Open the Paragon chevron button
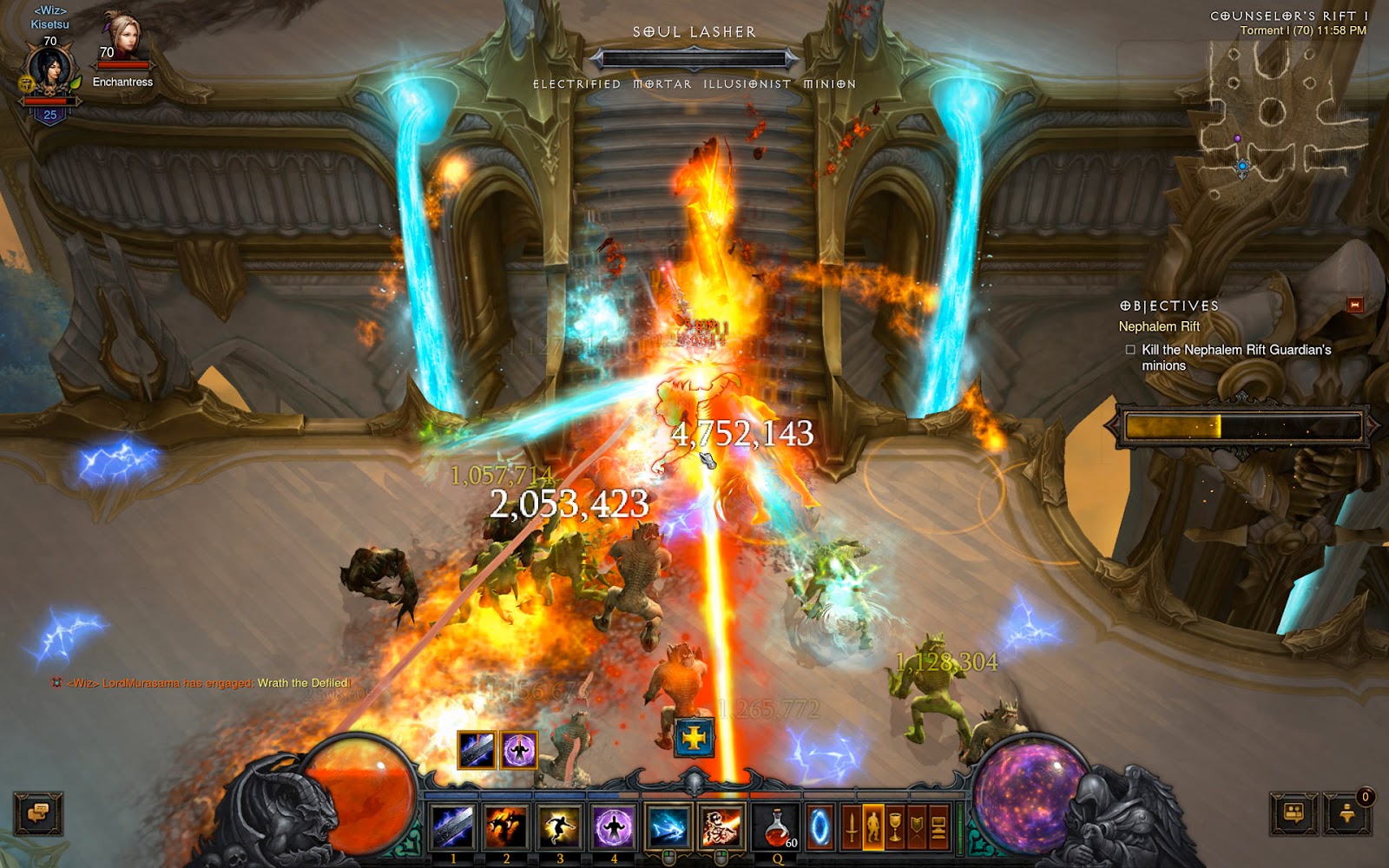The image size is (1389, 868). (x=917, y=825)
